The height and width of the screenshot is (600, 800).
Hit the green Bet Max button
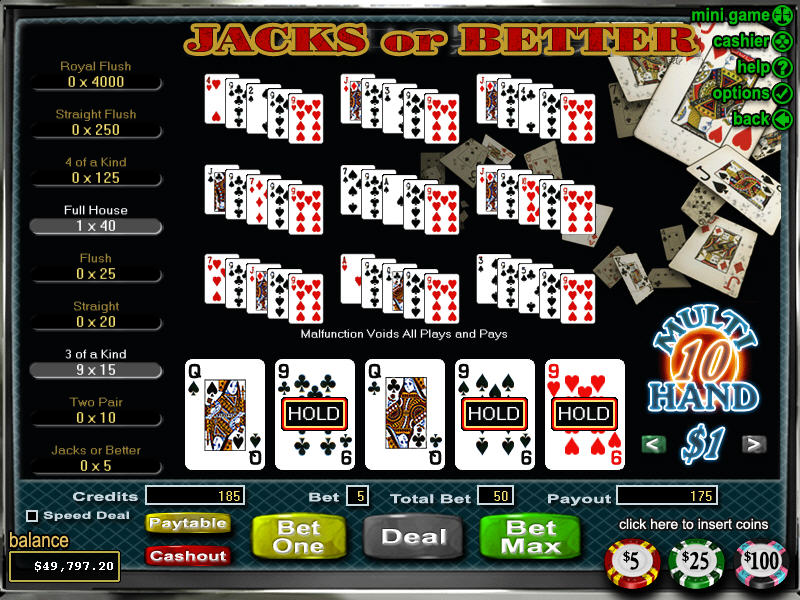[530, 536]
